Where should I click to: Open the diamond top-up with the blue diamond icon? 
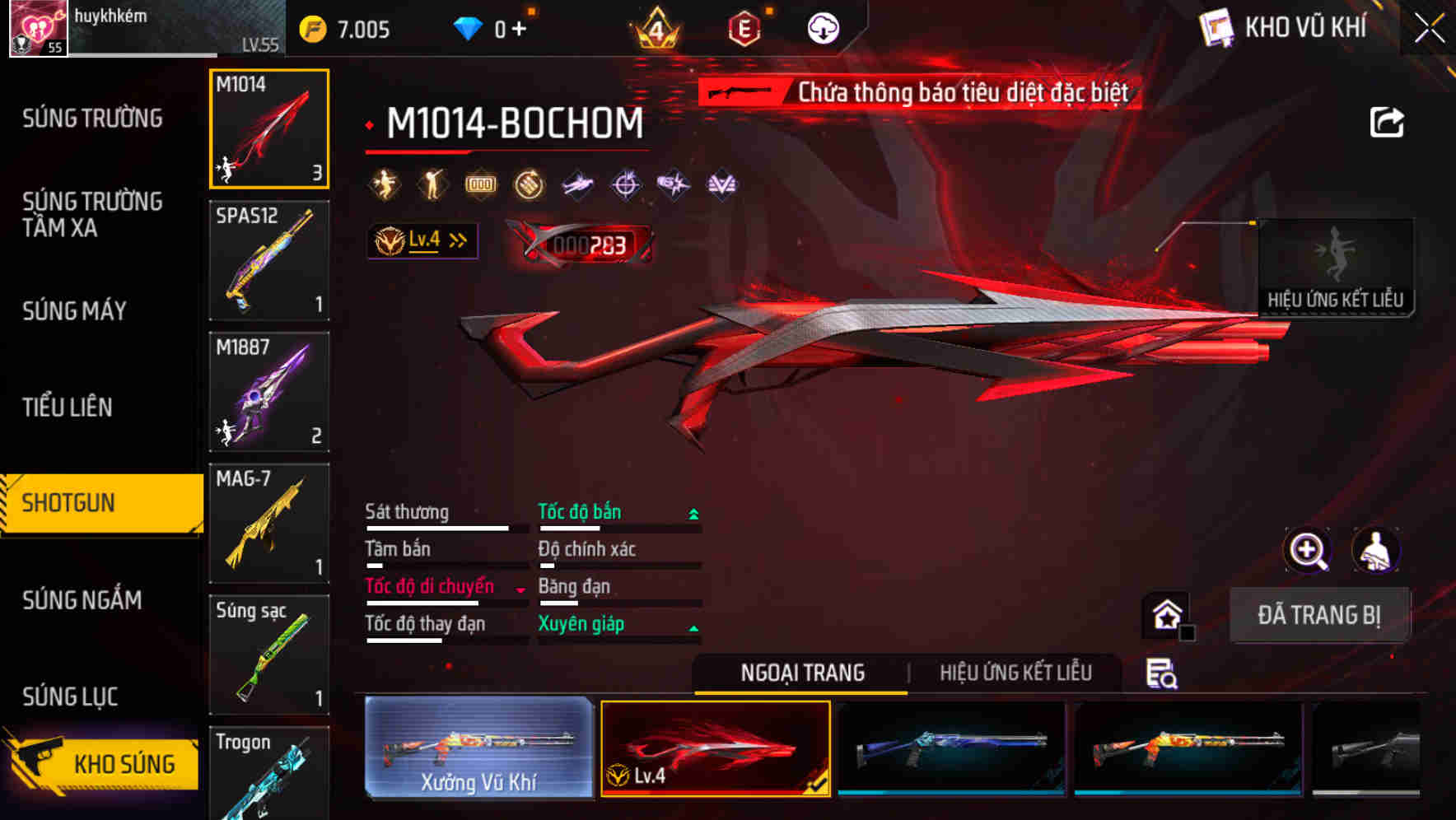(469, 26)
